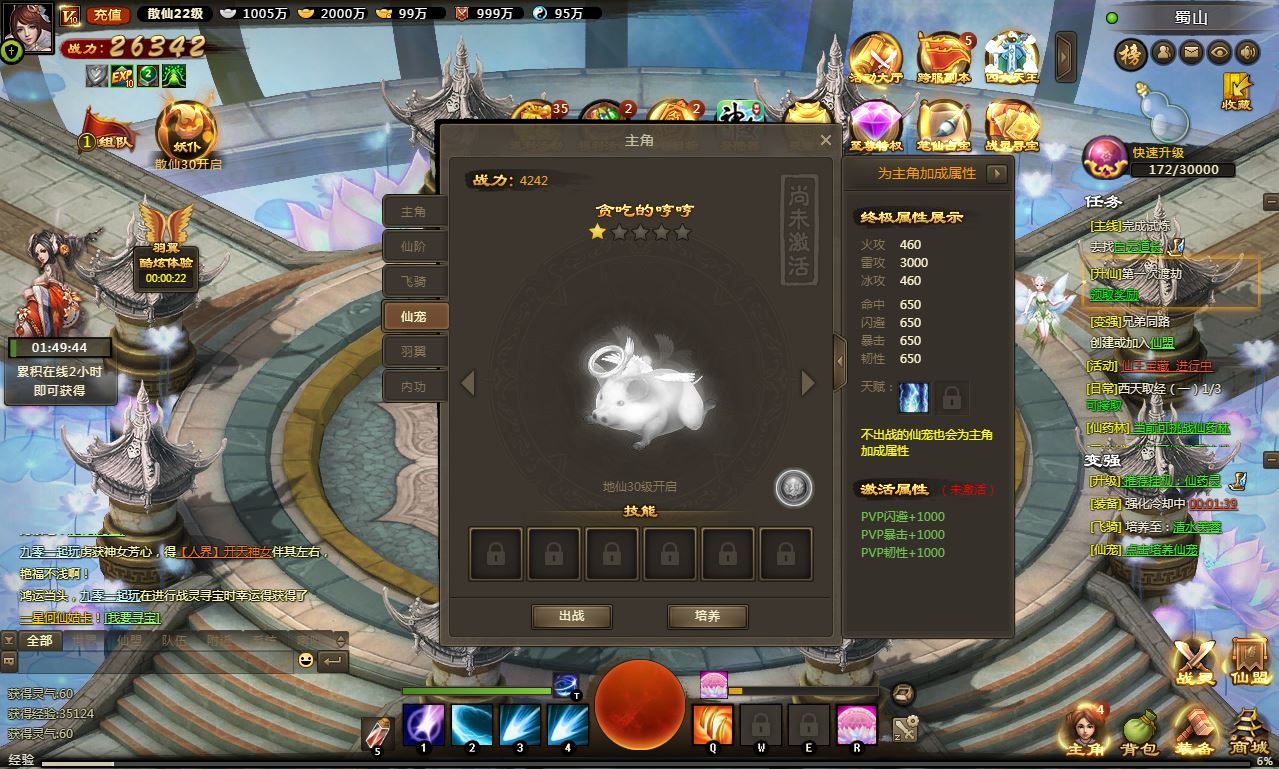The image size is (1279, 769).
Task: Click the 出战 deploy button
Action: tap(571, 616)
